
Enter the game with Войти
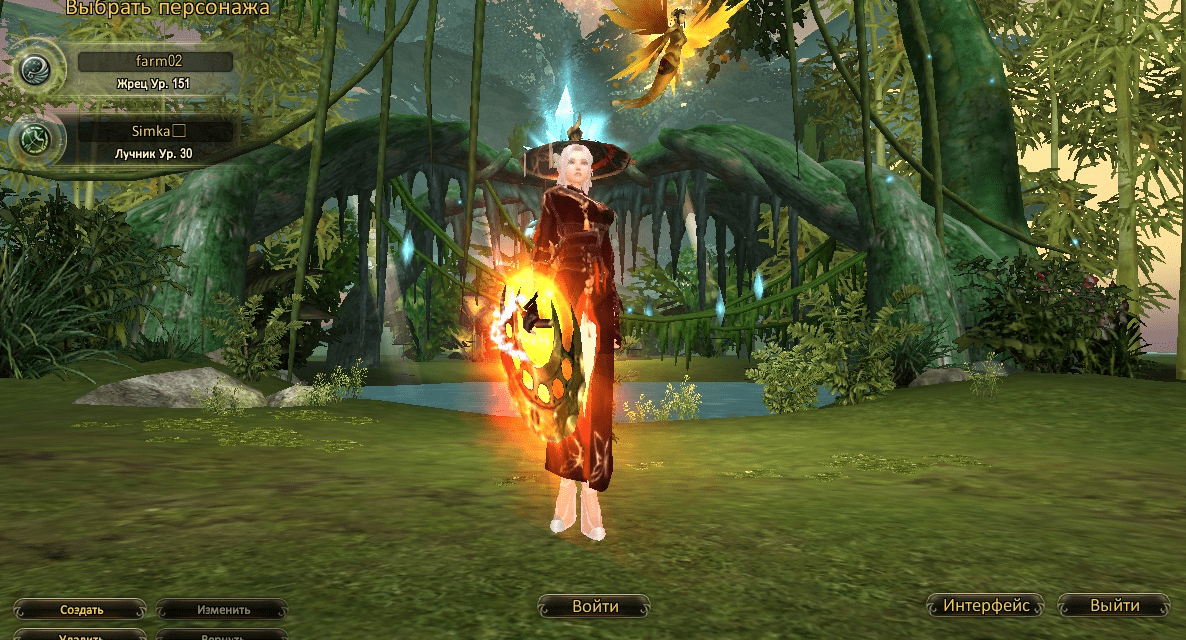[595, 606]
